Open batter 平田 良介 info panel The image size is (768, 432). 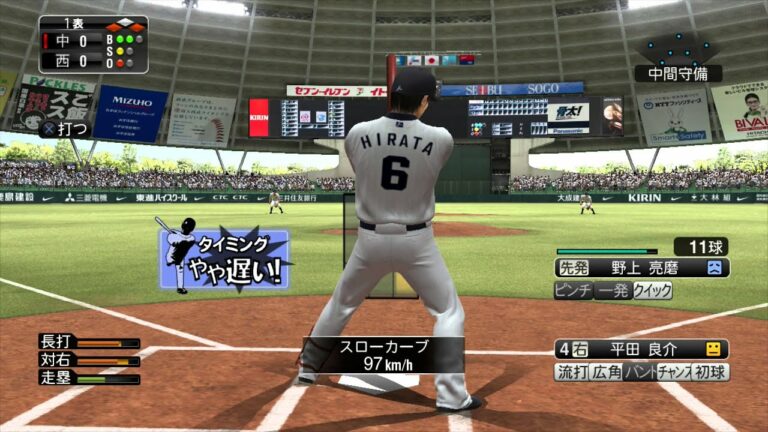pos(641,349)
